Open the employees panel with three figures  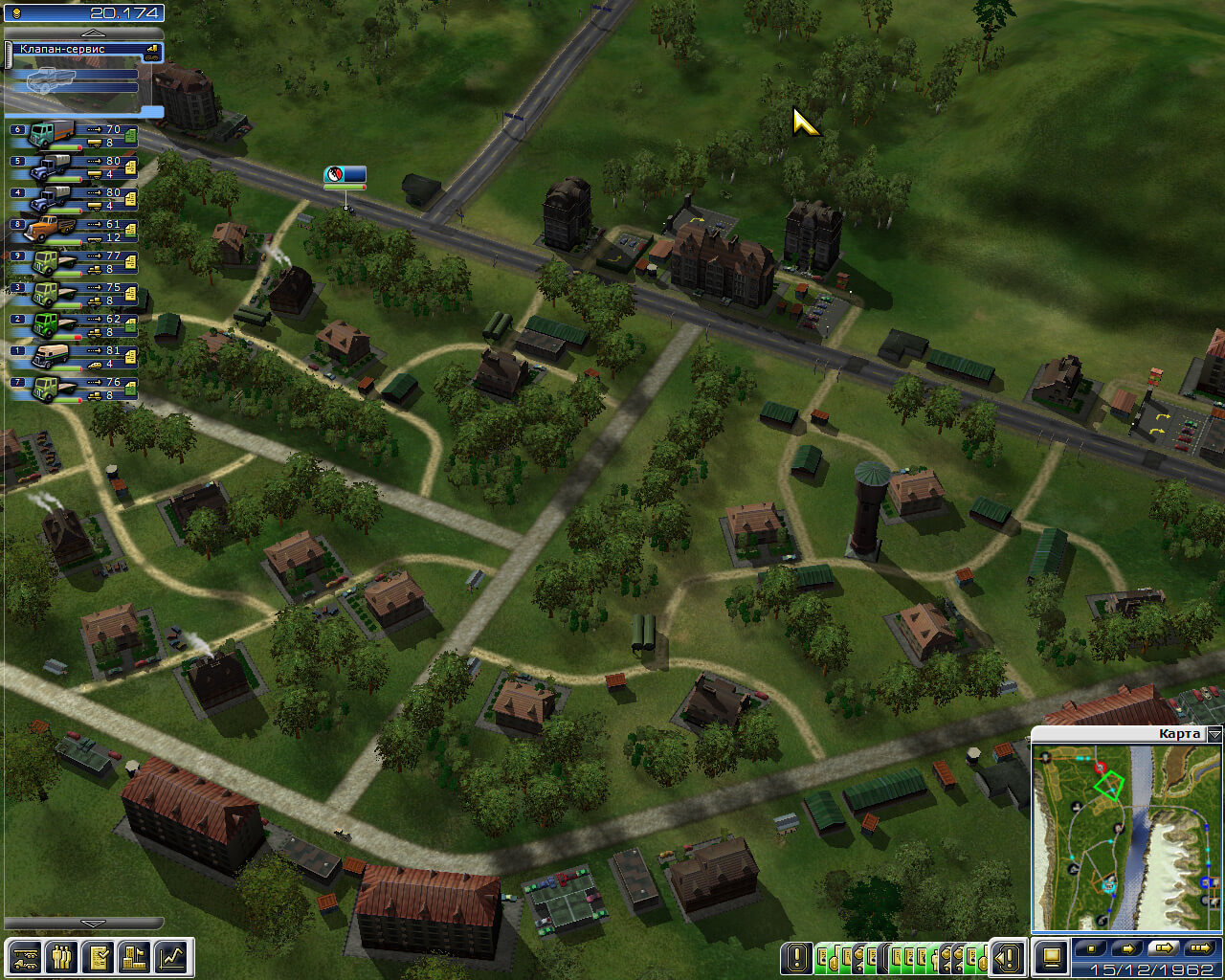point(61,956)
